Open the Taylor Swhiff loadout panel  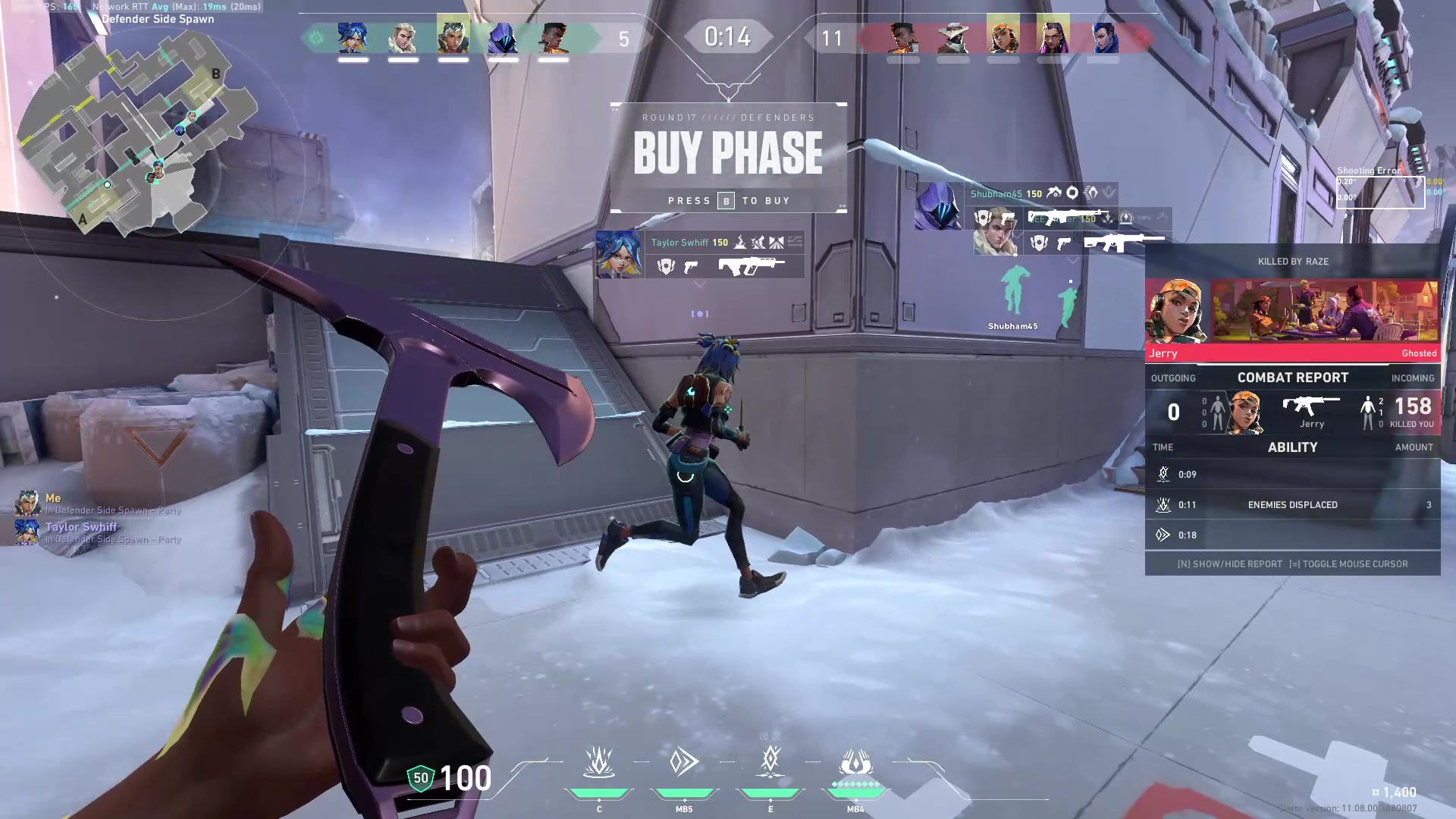[699, 255]
